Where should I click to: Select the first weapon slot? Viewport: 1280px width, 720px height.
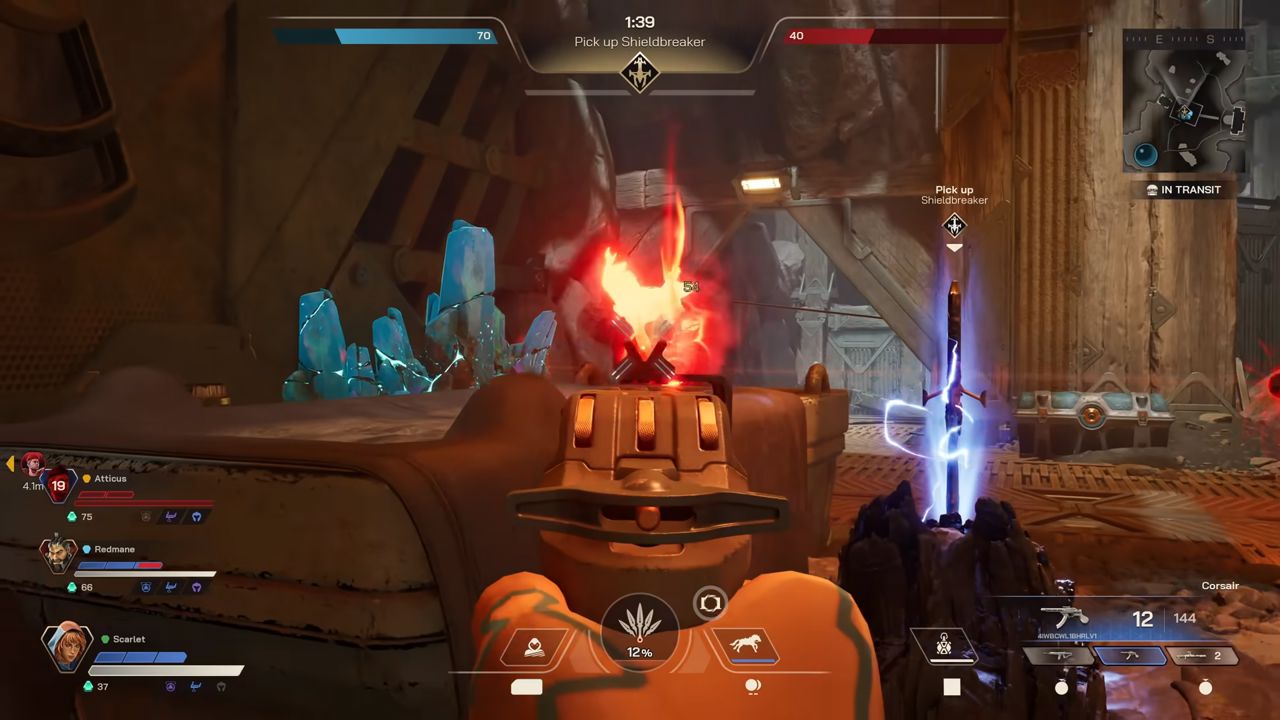tap(1055, 656)
